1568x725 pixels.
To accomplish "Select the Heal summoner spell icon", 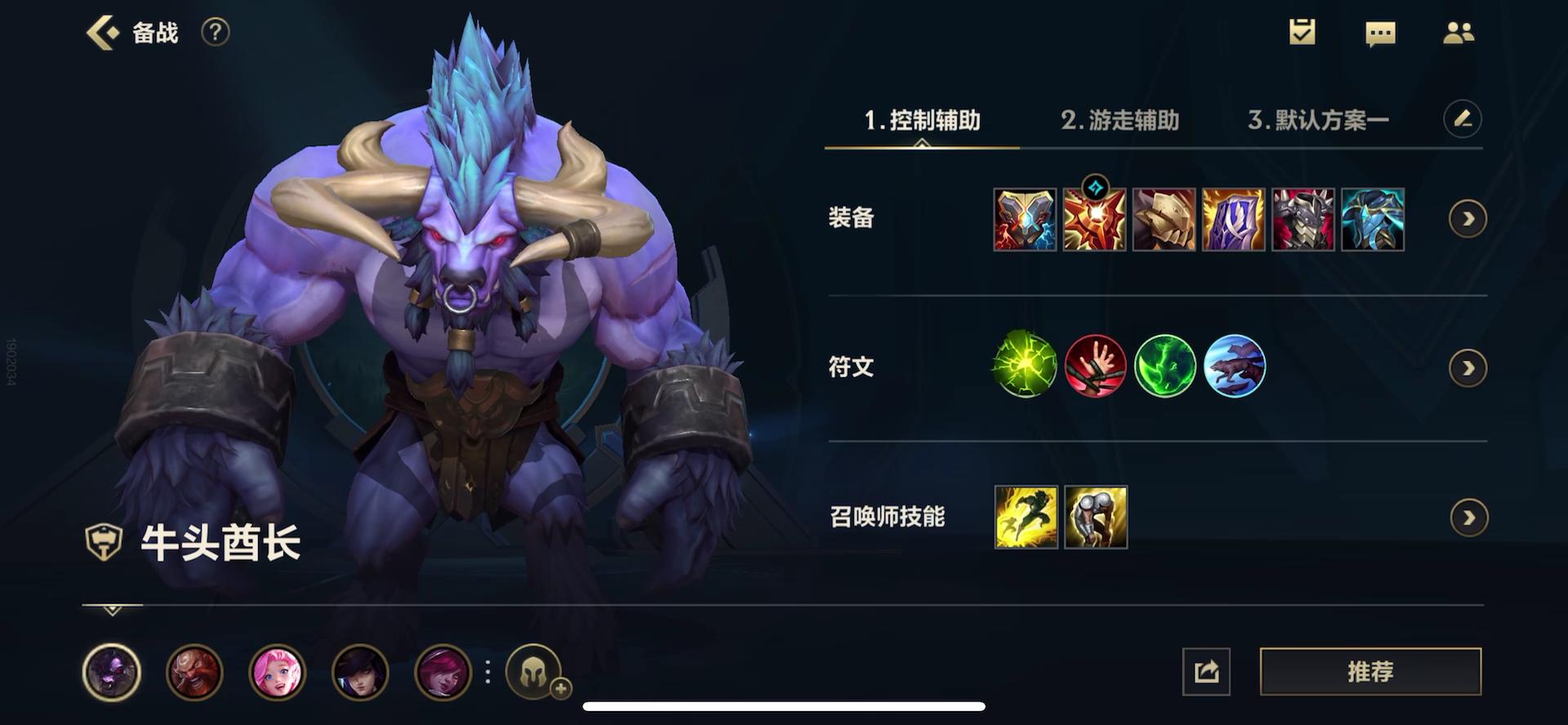I will pyautogui.click(x=1095, y=517).
